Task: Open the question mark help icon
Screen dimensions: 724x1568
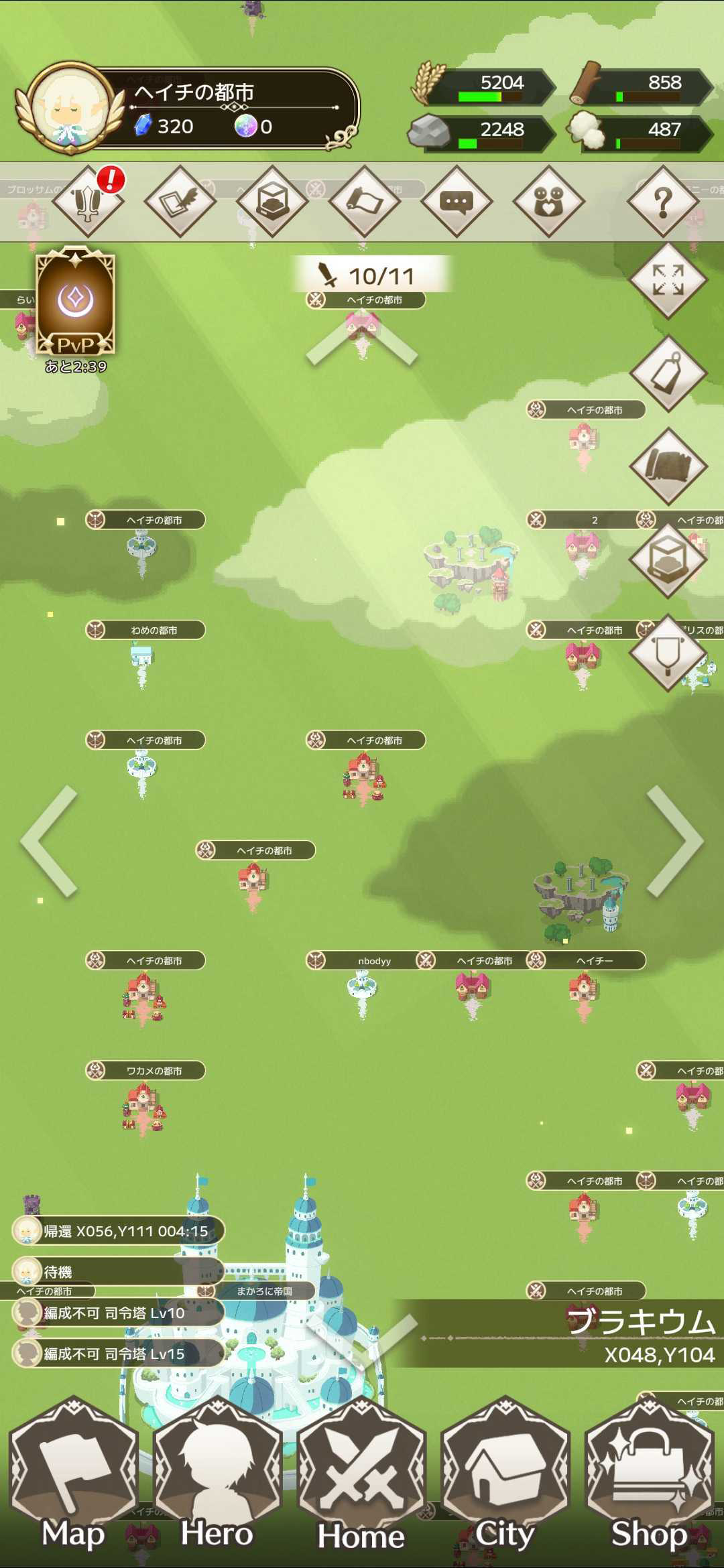Action: 663,202
